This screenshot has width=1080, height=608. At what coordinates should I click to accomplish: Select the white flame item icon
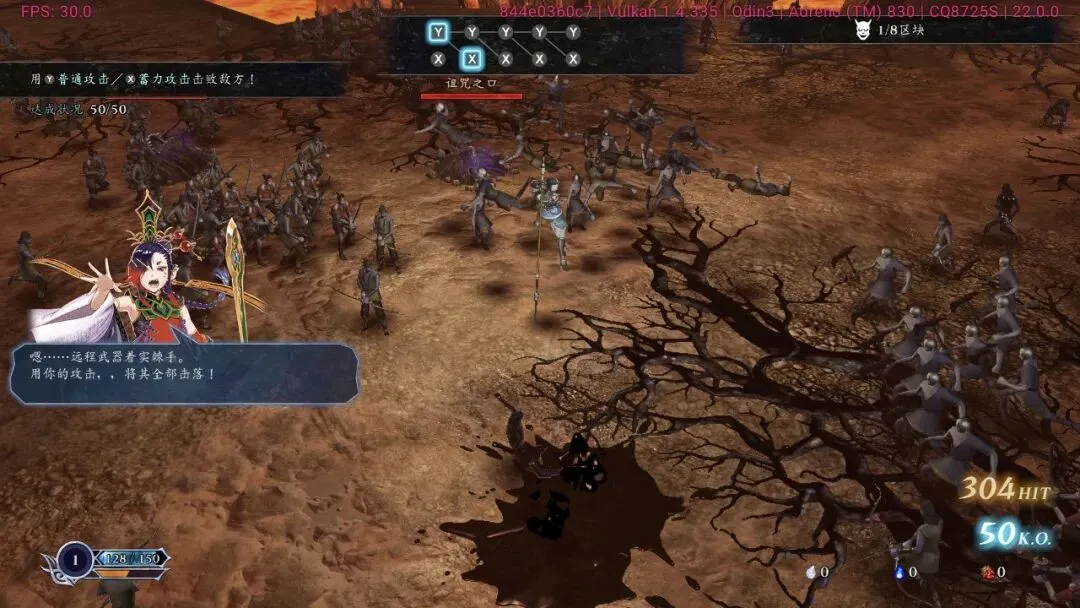tap(810, 572)
